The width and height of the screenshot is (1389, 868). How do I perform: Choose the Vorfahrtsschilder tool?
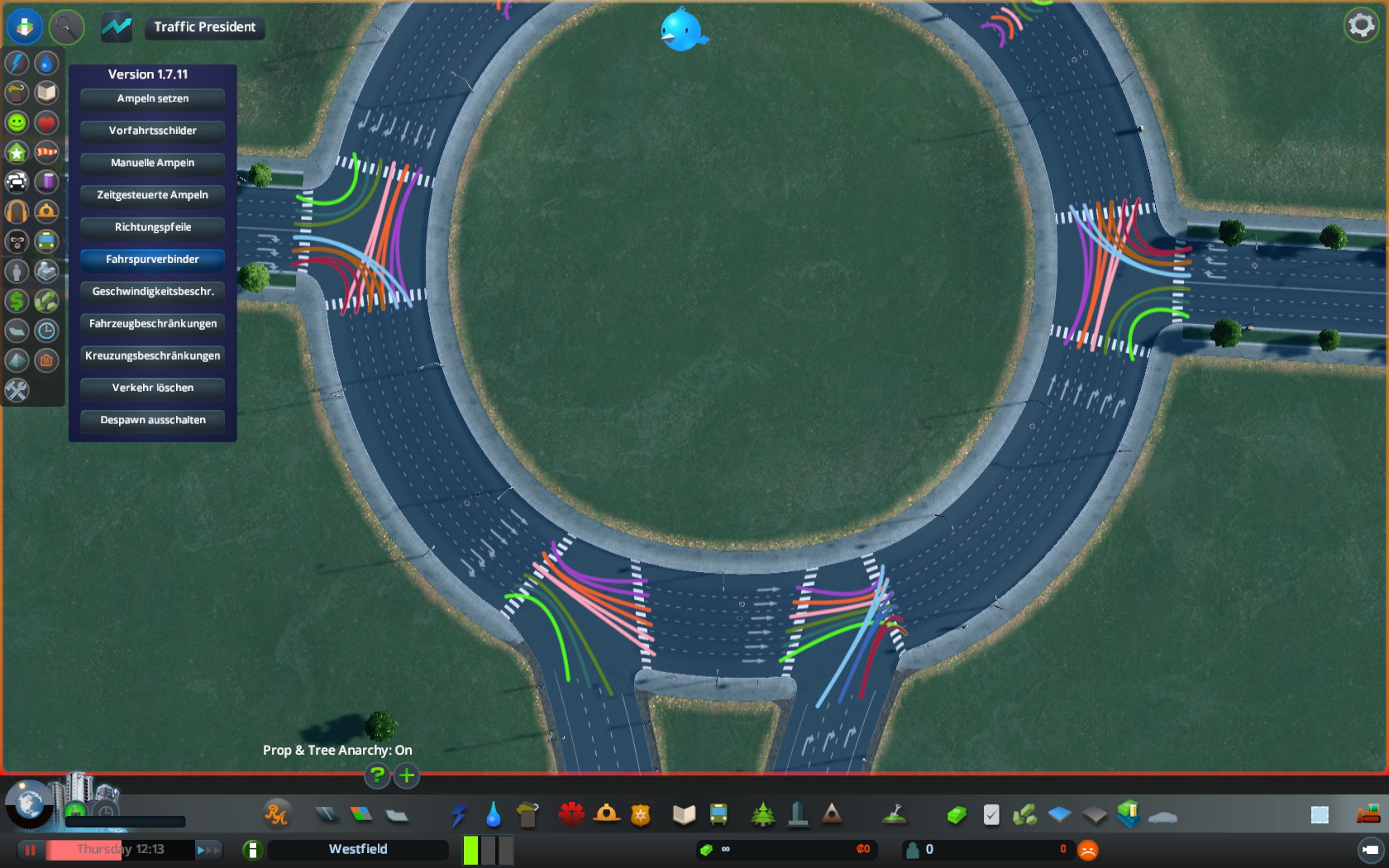[x=153, y=131]
